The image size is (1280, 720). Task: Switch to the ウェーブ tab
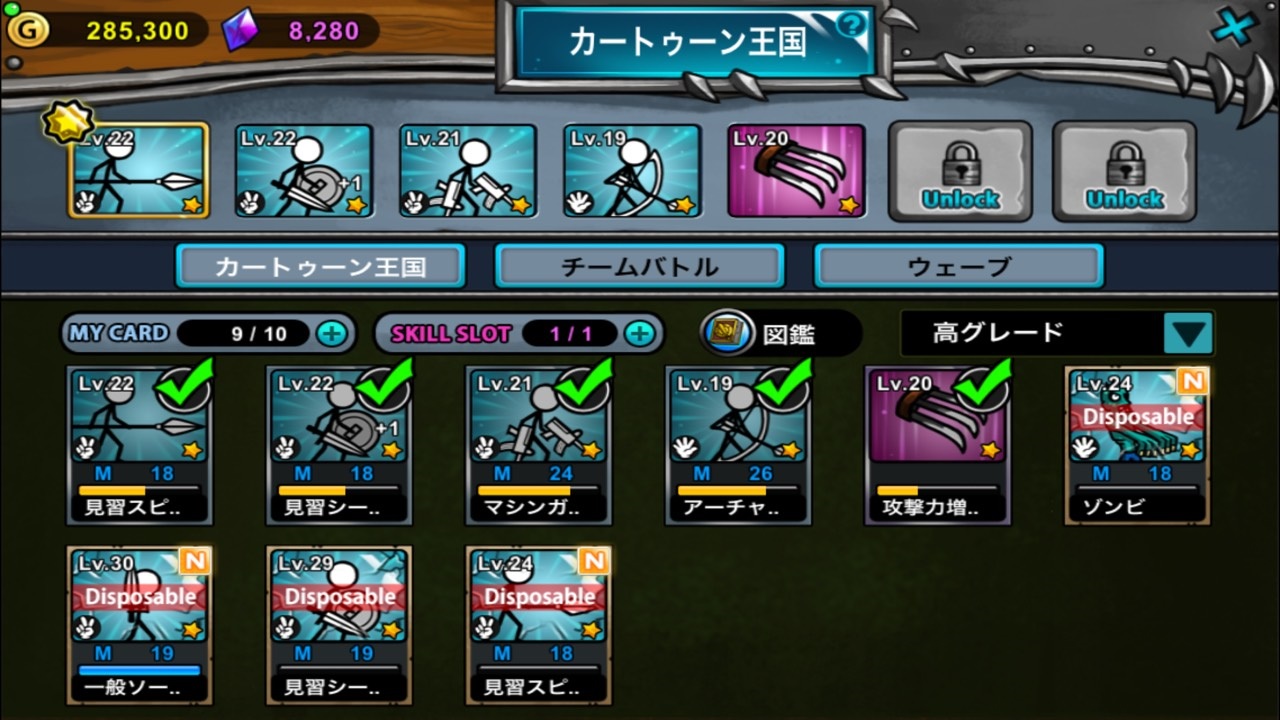coord(957,264)
